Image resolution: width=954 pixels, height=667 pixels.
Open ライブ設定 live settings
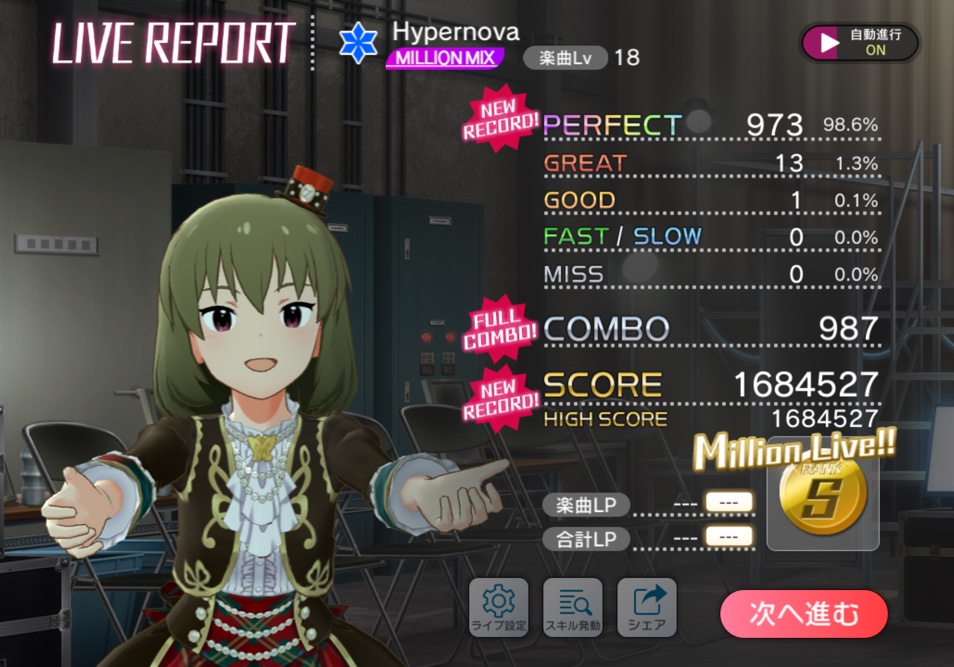498,607
